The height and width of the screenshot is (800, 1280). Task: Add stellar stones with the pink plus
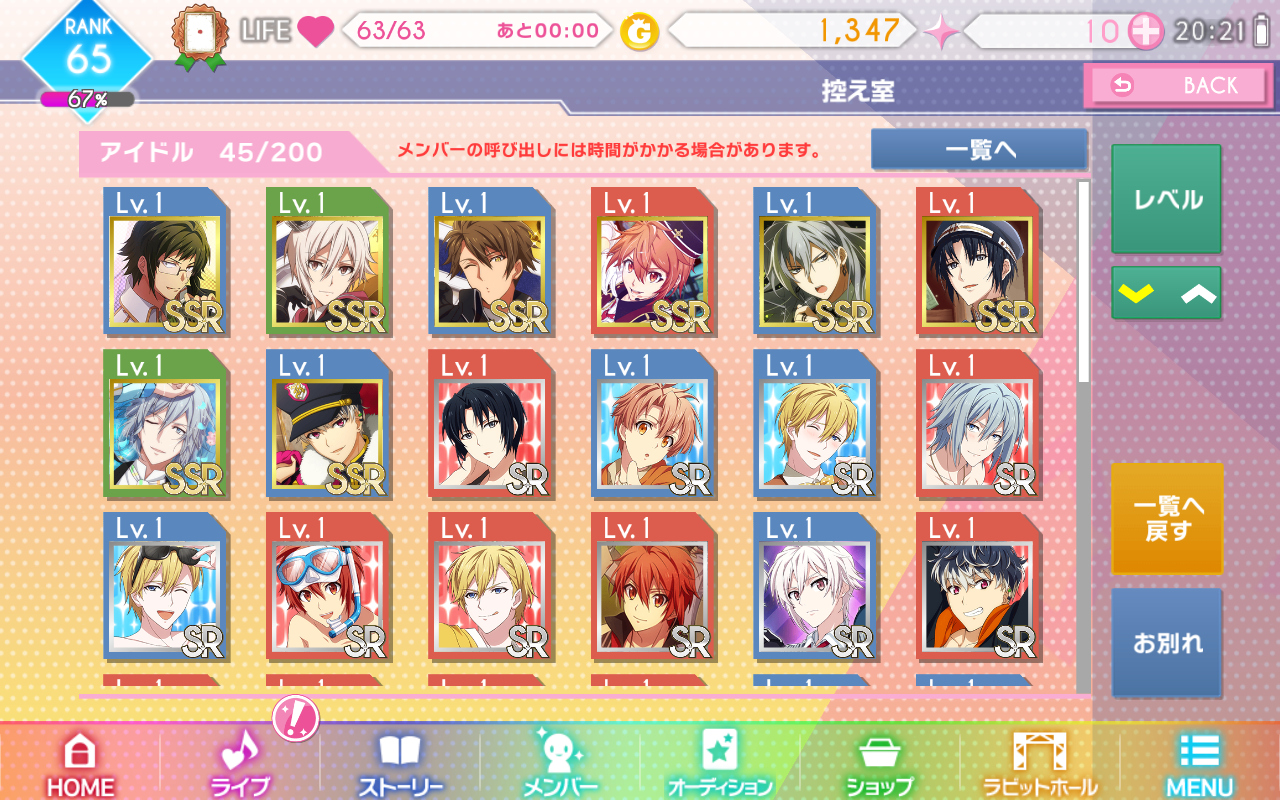(1145, 32)
